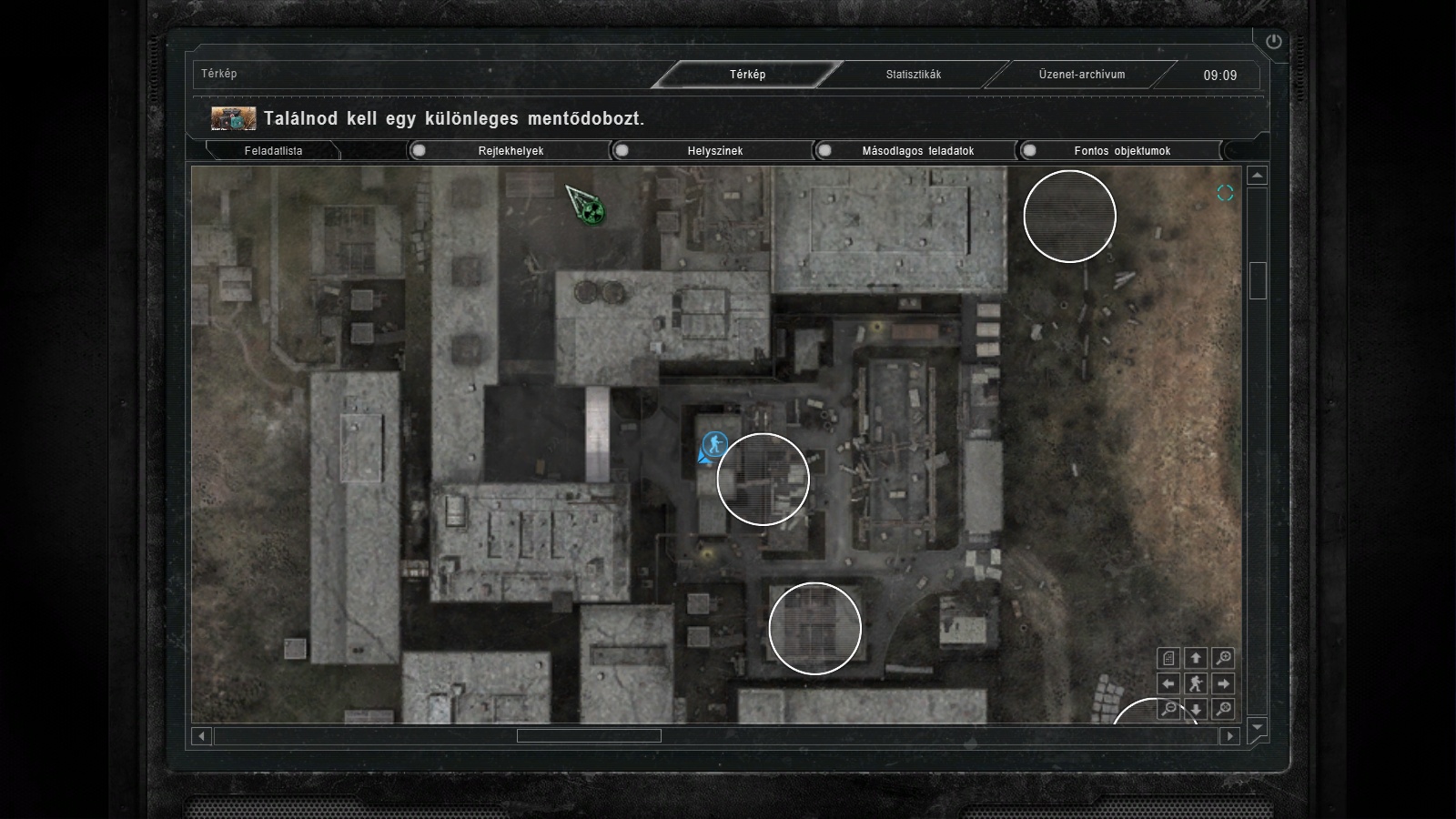
Task: Close the PDA with the power button
Action: pyautogui.click(x=1273, y=41)
